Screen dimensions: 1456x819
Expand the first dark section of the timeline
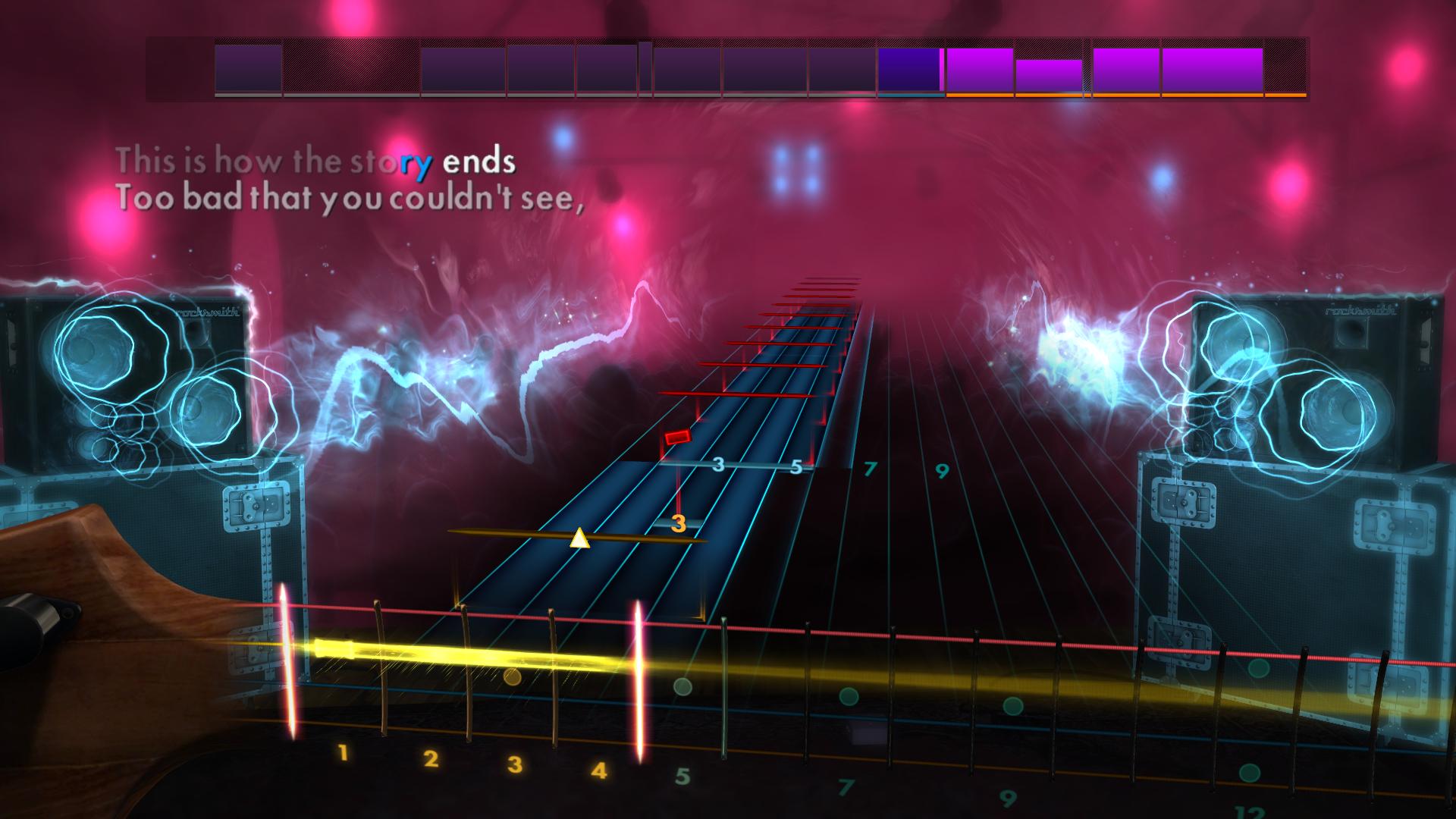tap(178, 68)
